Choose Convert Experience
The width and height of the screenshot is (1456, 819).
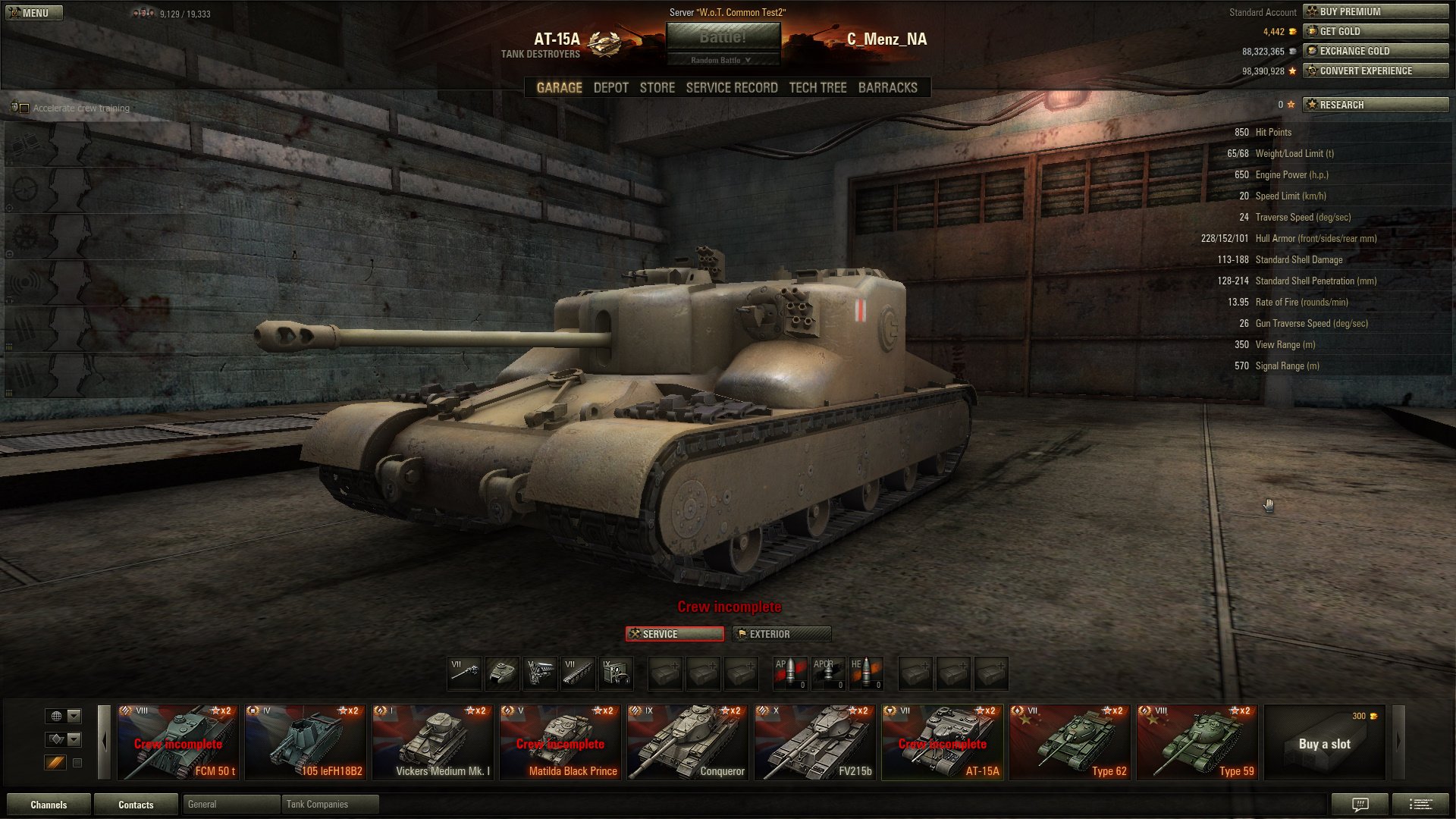1375,71
